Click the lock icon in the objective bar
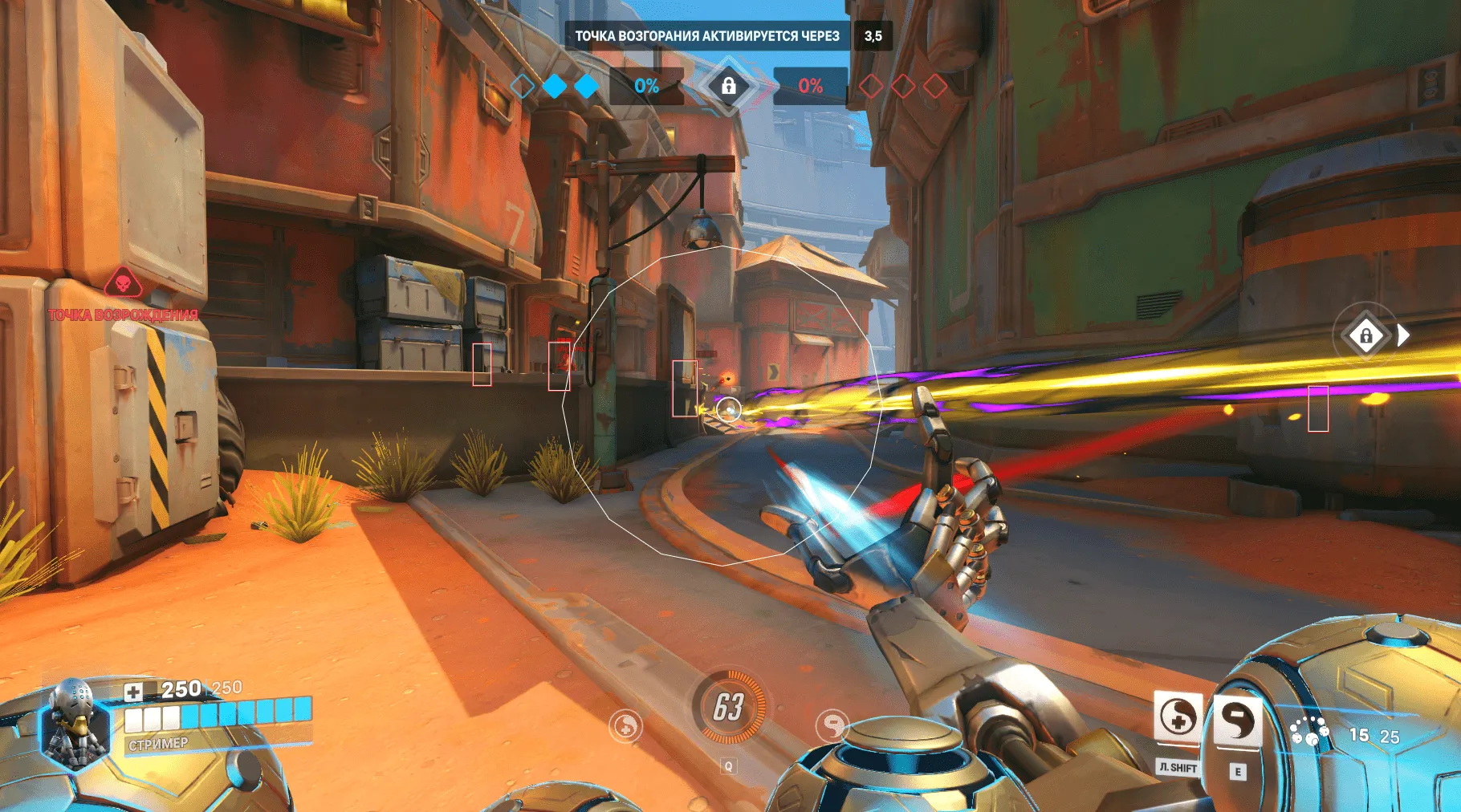This screenshot has width=1461, height=812. (x=729, y=87)
